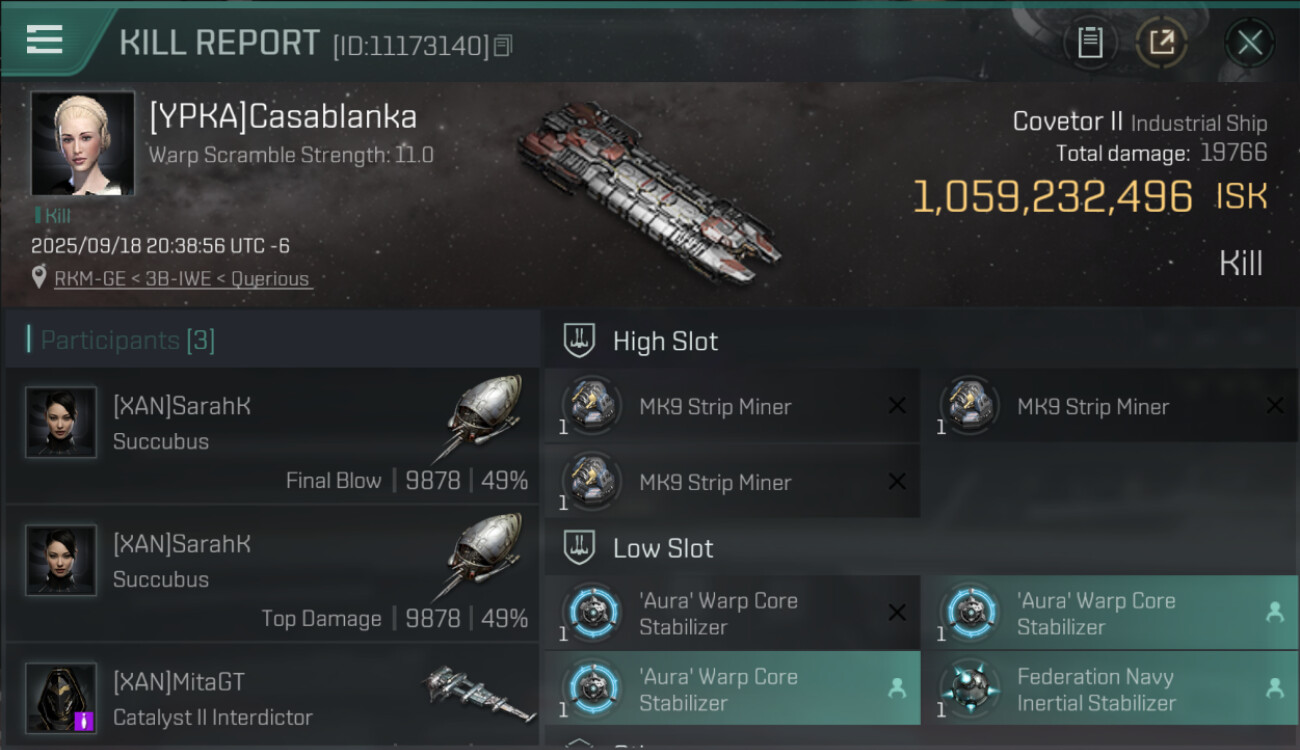View Casablanka's character portrait
Image resolution: width=1300 pixels, height=750 pixels.
[82, 143]
